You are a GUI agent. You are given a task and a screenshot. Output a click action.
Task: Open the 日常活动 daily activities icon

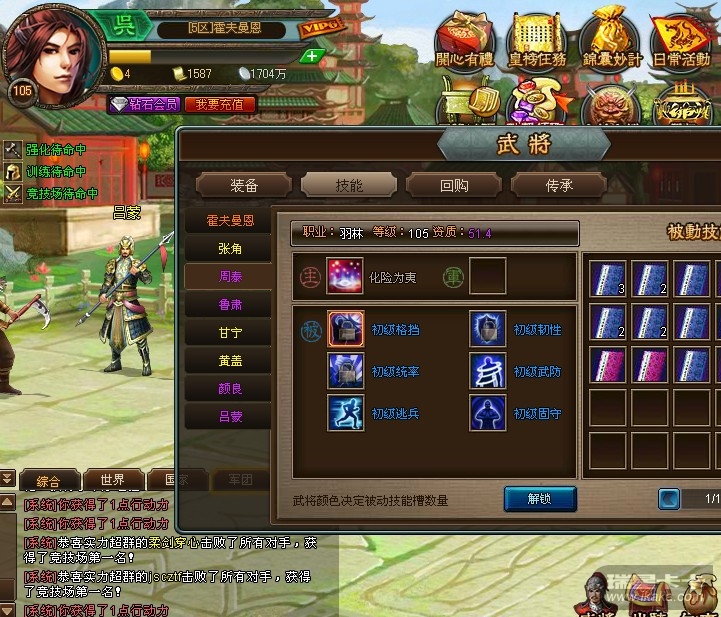681,40
